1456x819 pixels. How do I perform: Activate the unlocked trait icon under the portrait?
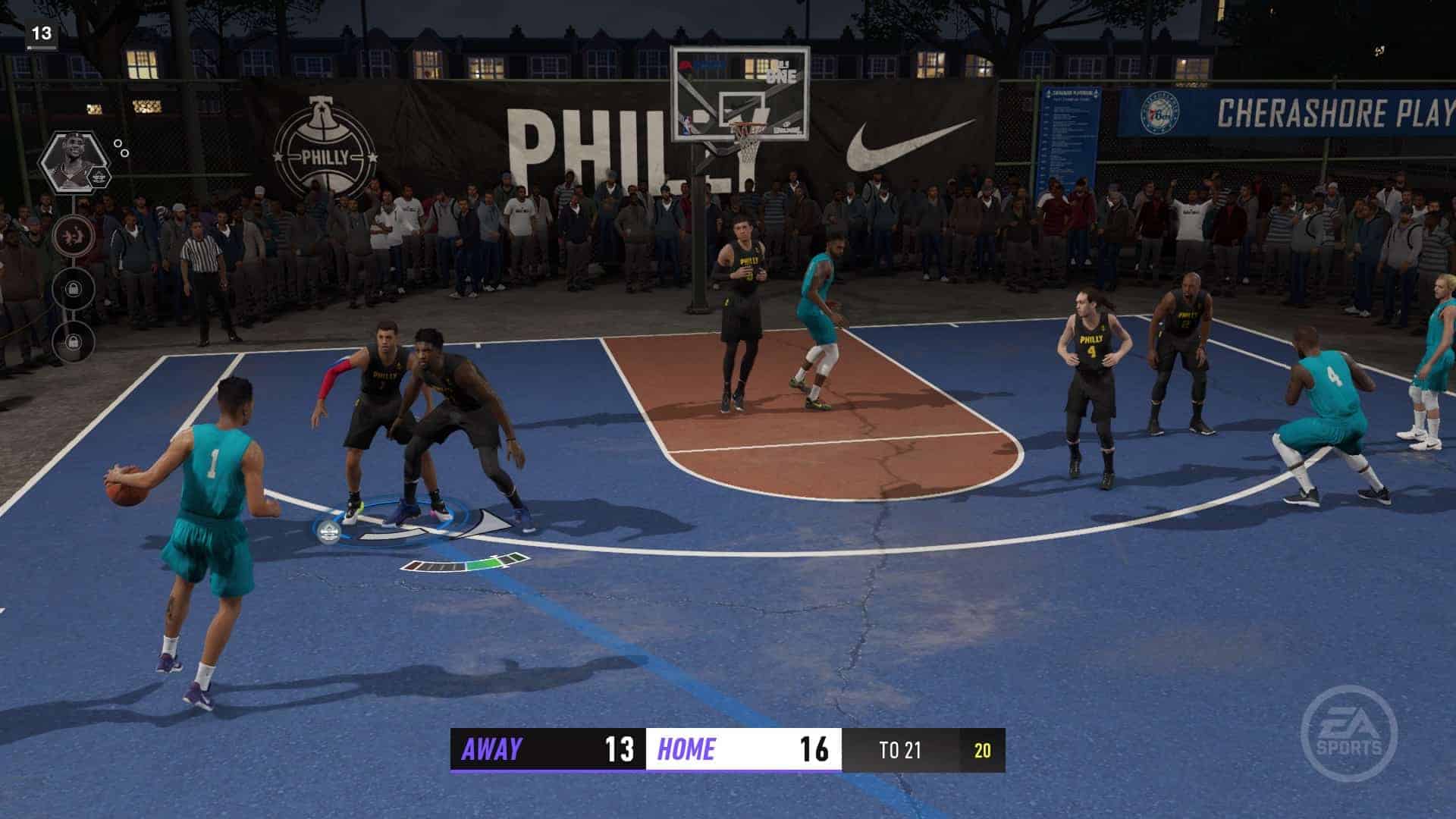coord(74,234)
